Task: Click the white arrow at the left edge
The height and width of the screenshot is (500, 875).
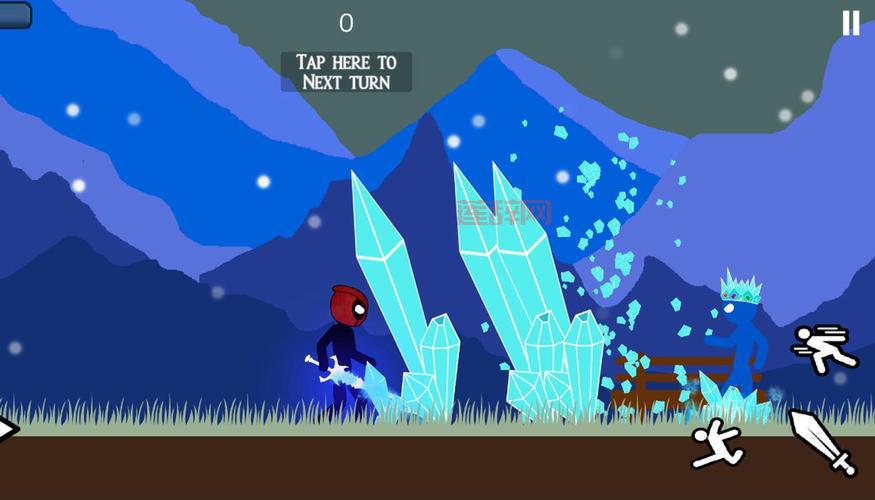Action: tap(8, 429)
